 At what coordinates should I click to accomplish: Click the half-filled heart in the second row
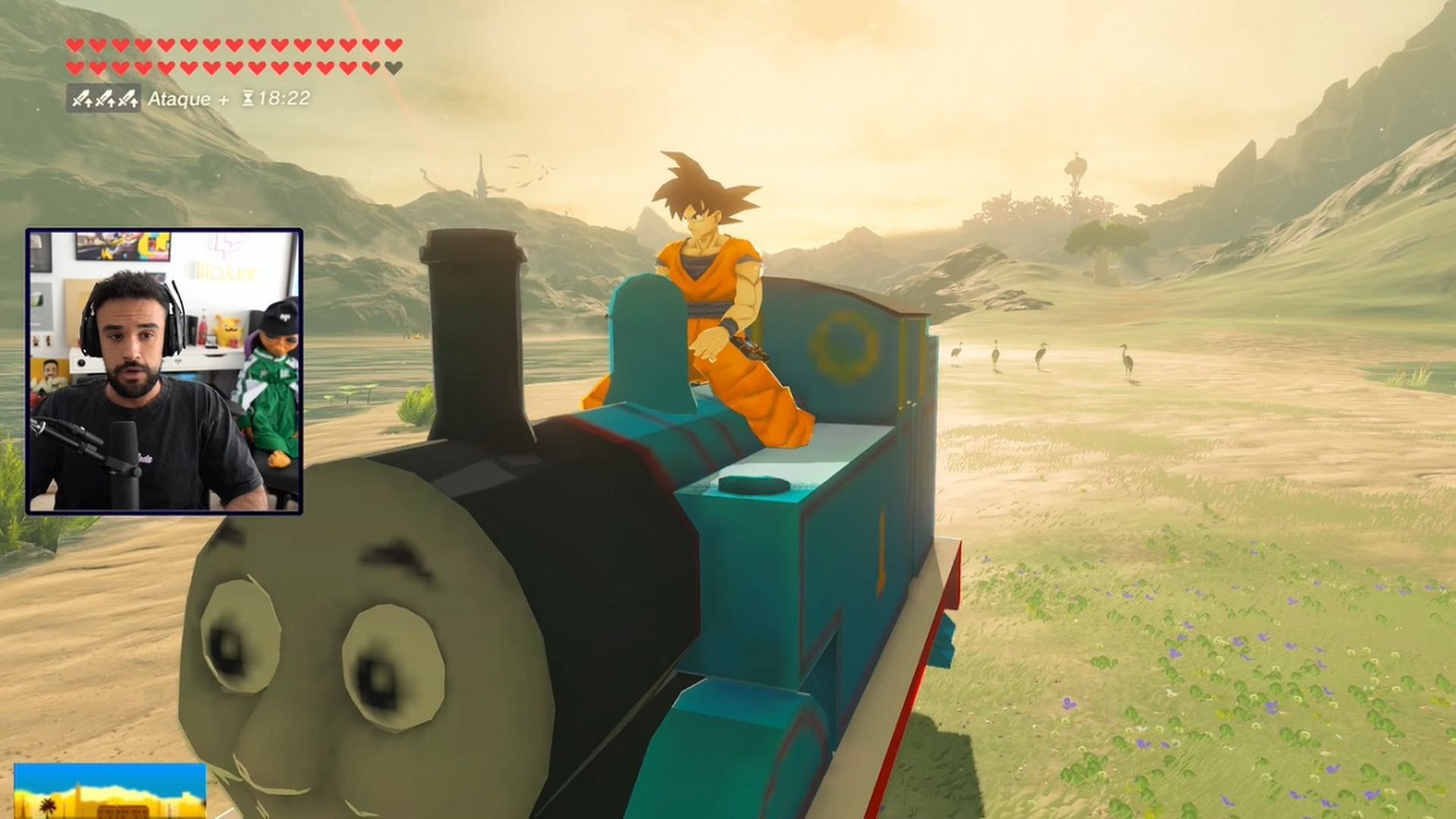pyautogui.click(x=370, y=68)
